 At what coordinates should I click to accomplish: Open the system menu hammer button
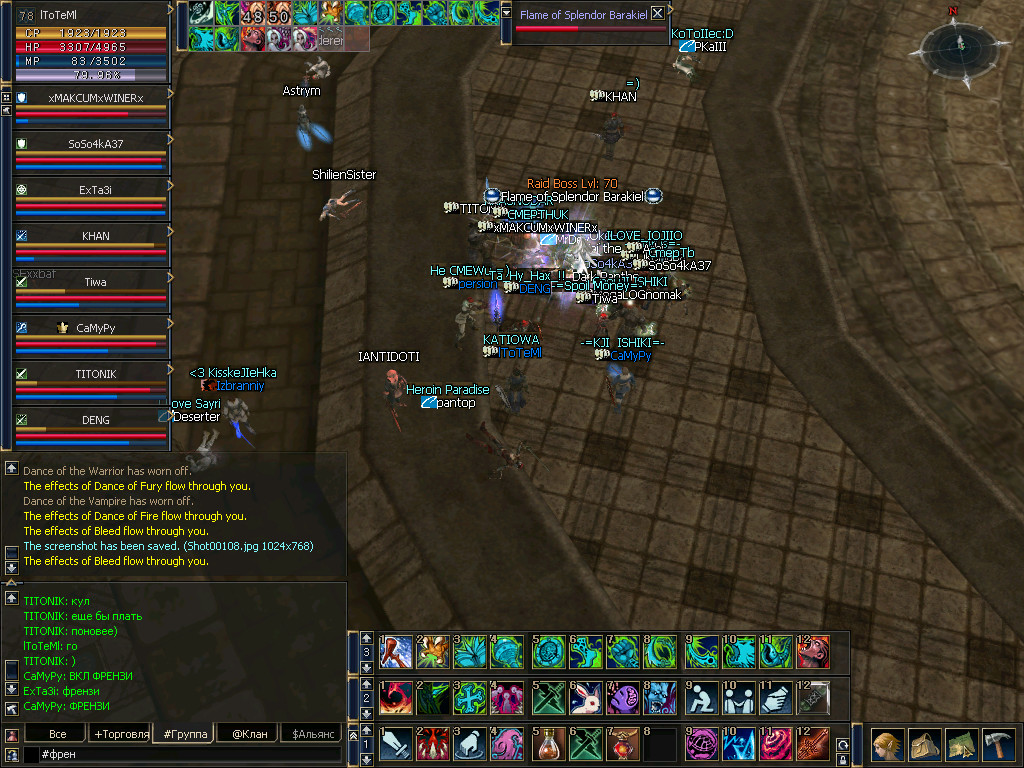click(998, 745)
